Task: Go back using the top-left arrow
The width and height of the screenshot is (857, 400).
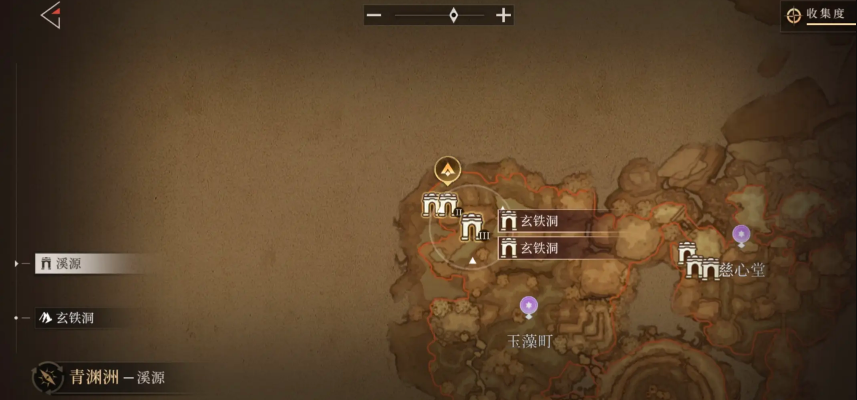Action: [x=50, y=15]
